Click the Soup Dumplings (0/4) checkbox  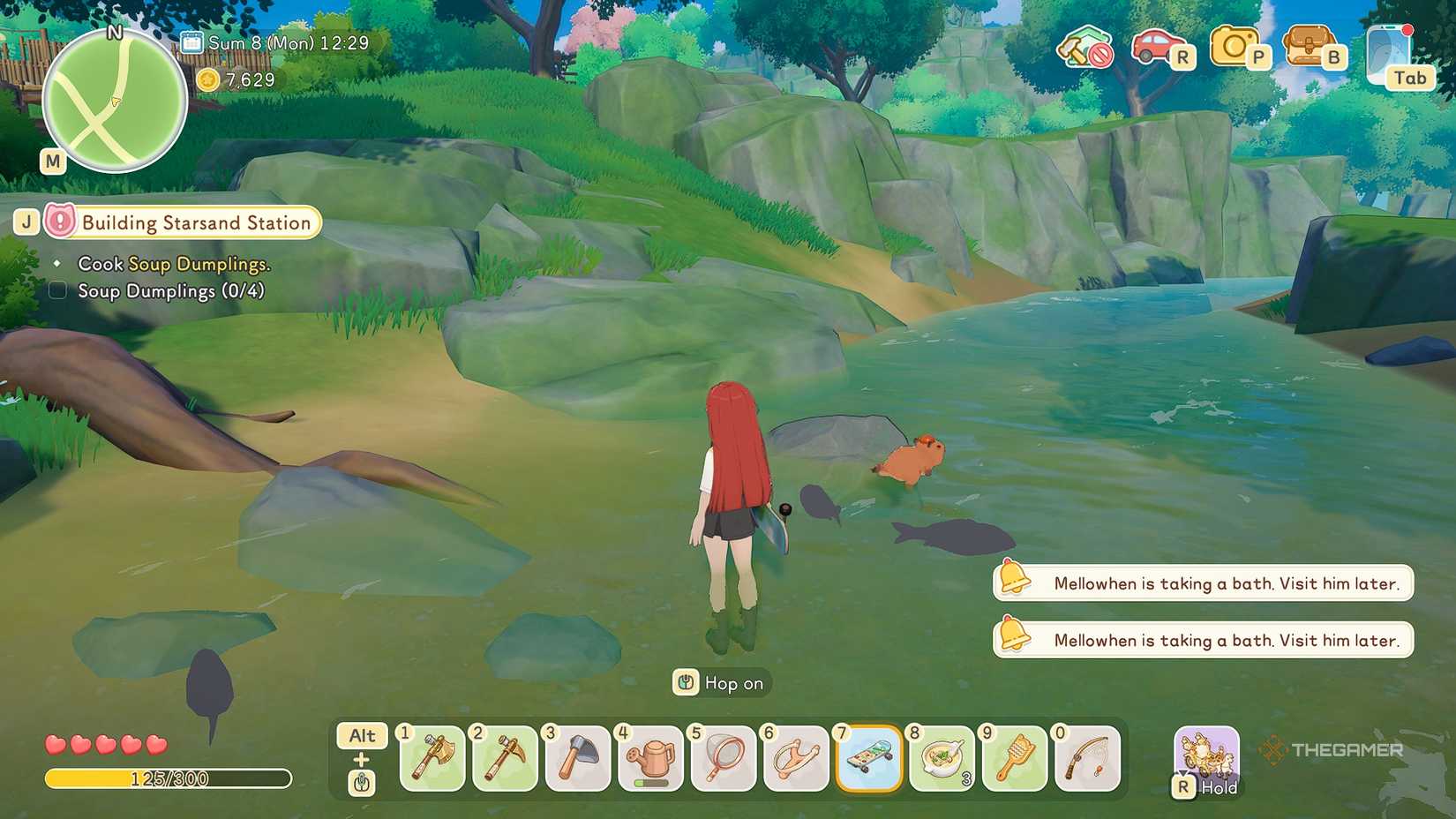pos(56,289)
